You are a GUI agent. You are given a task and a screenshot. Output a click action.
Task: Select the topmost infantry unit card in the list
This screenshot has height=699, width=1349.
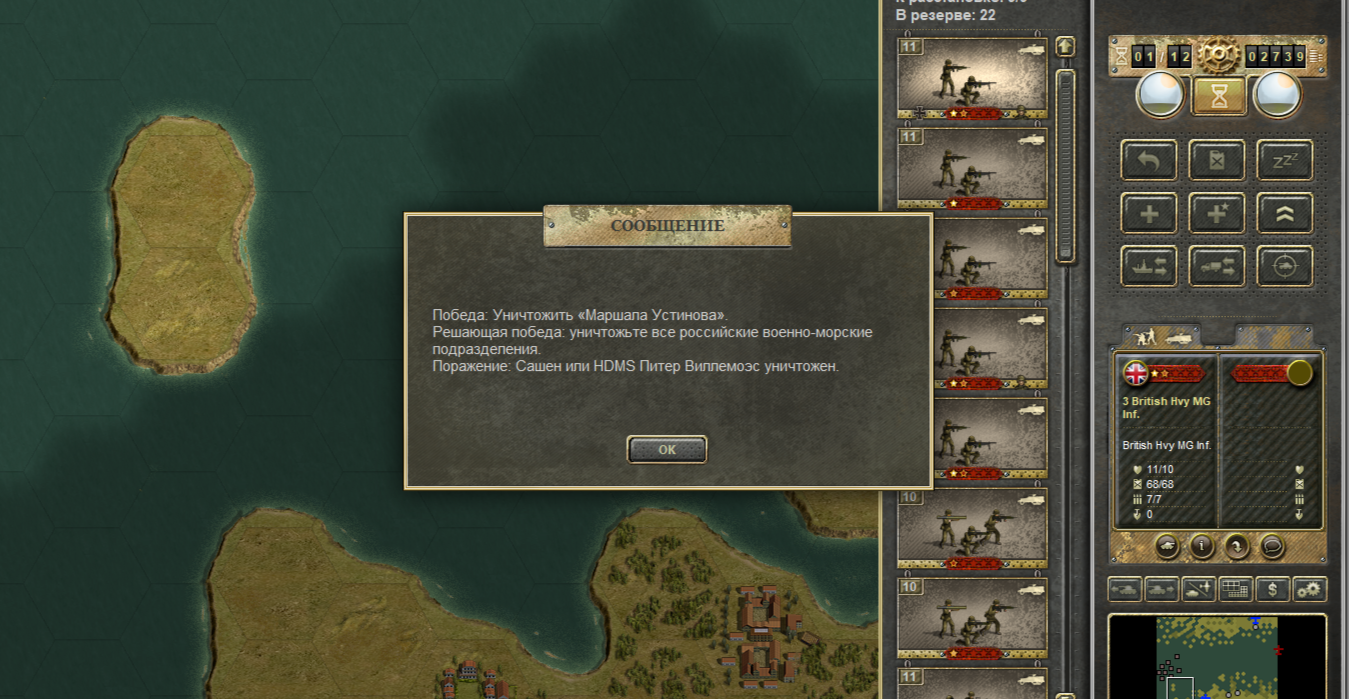(971, 78)
